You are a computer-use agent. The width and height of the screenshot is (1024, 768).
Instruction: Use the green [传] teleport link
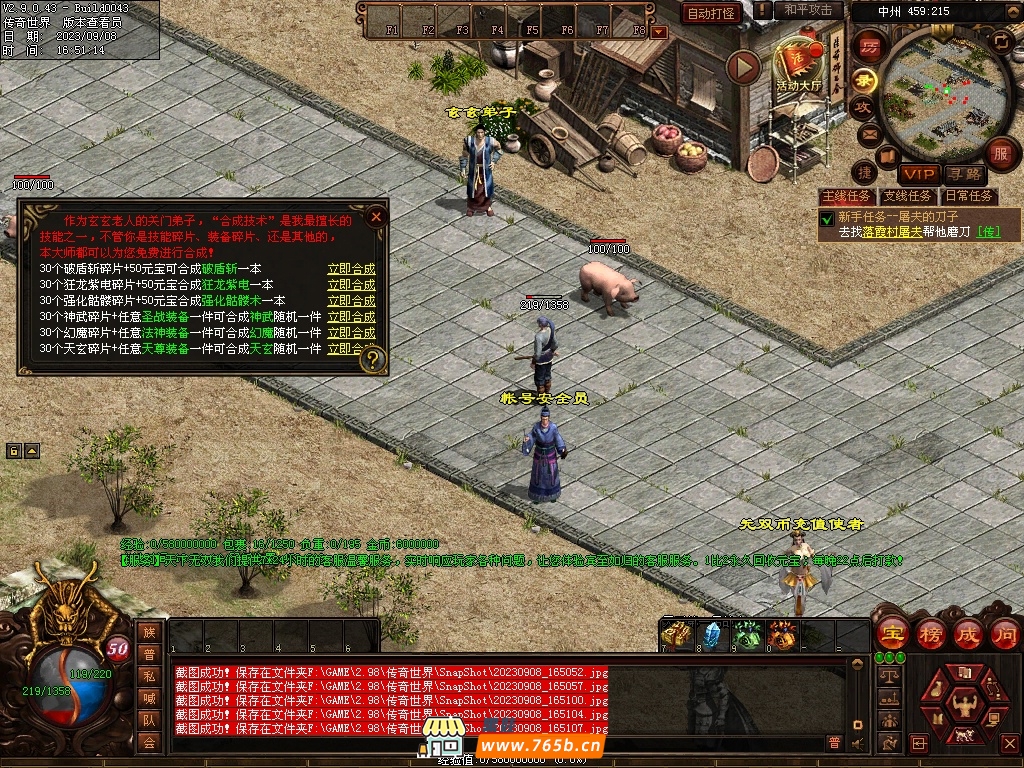coord(988,232)
